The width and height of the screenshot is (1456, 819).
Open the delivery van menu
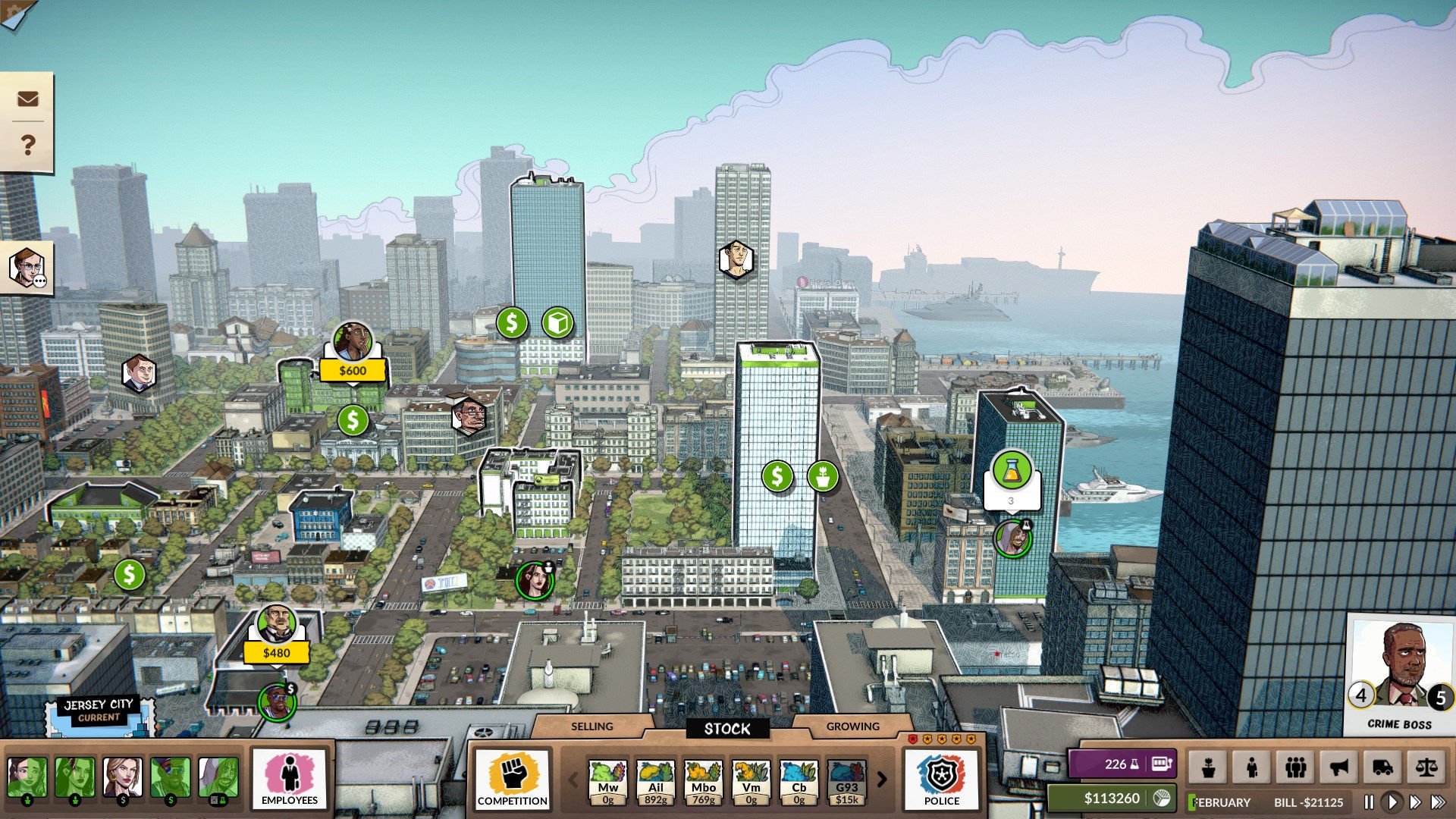coord(1382,767)
